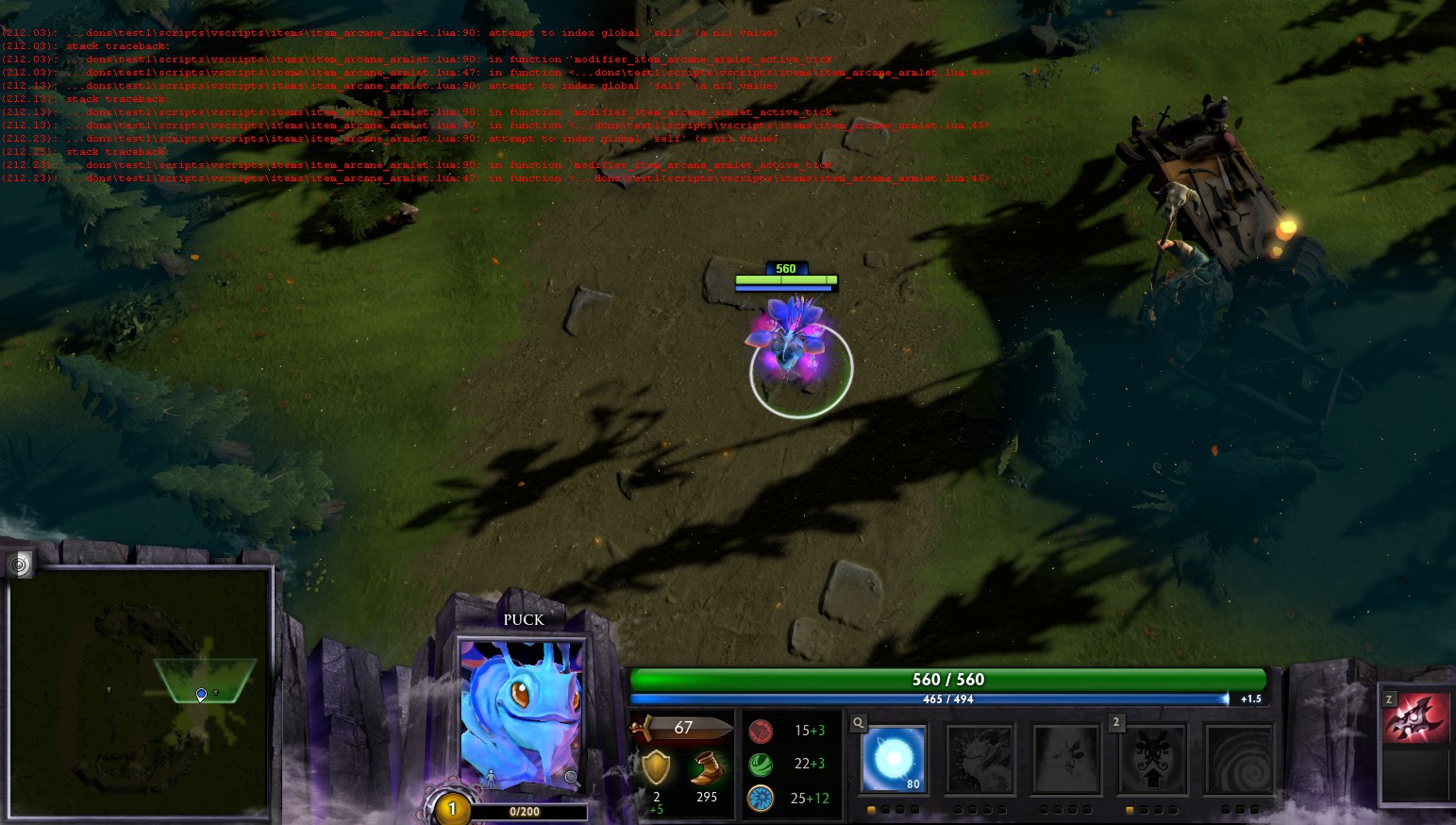This screenshot has height=825, width=1456.
Task: Click the green agility attribute icon
Action: click(x=761, y=764)
